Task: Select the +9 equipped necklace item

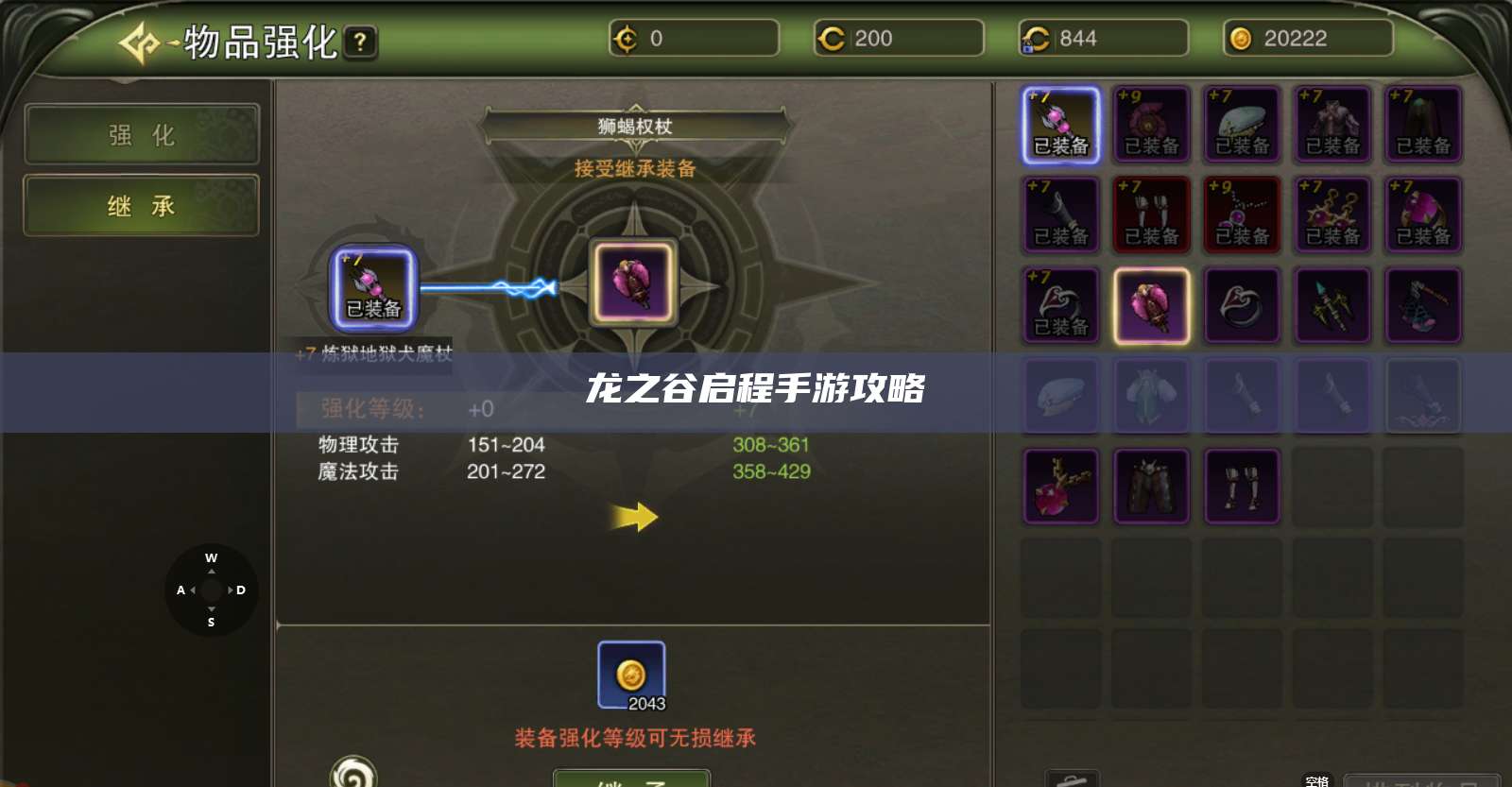Action: pos(1242,214)
